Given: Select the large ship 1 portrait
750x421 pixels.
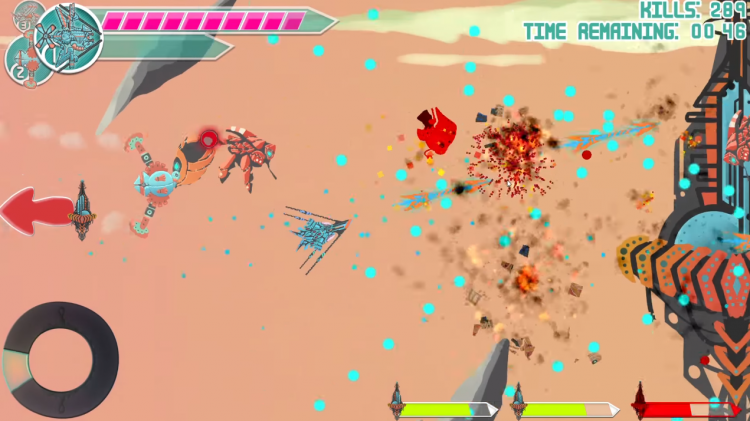Looking at the screenshot, I should click(x=68, y=38).
